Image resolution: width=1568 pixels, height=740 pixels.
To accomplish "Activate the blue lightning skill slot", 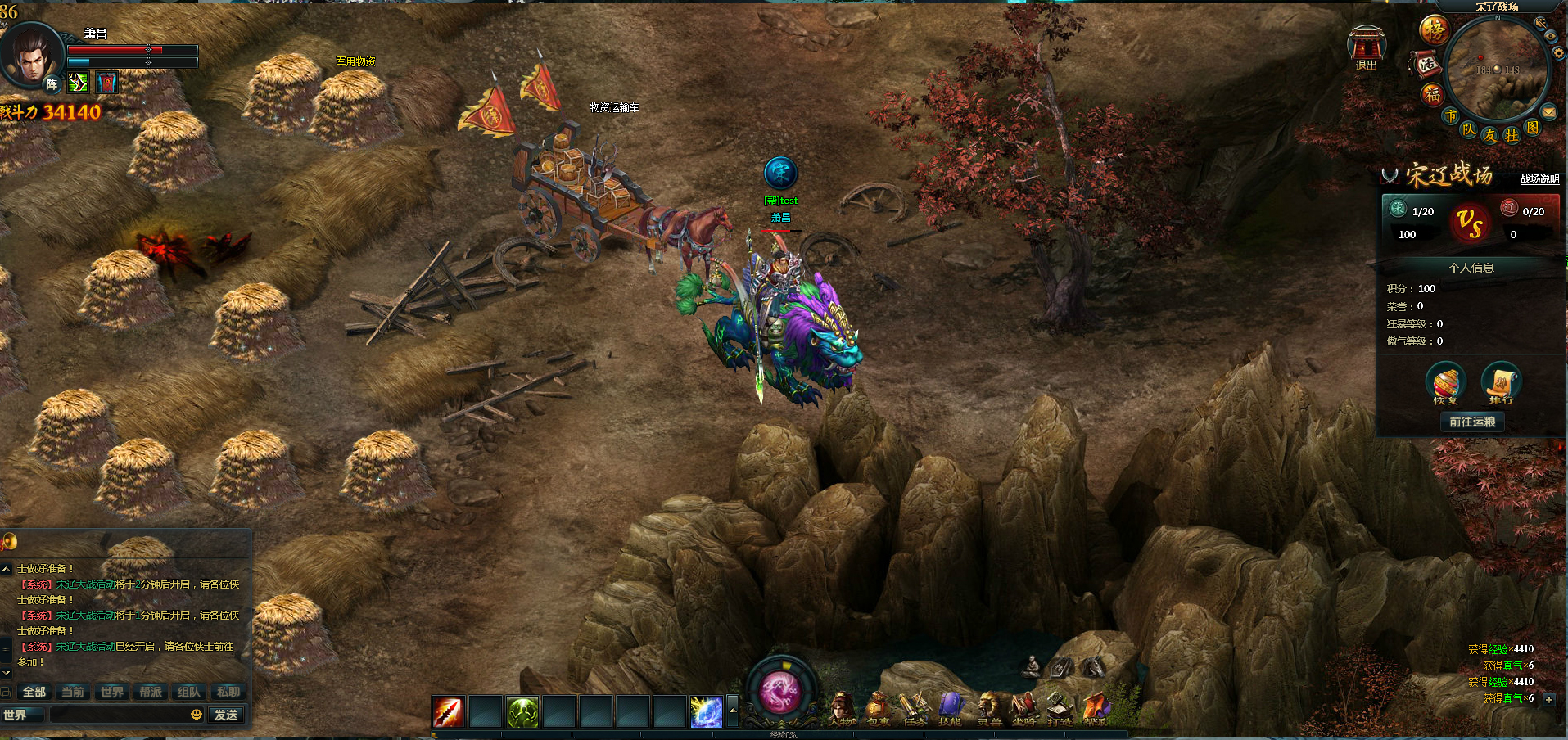I will [706, 712].
